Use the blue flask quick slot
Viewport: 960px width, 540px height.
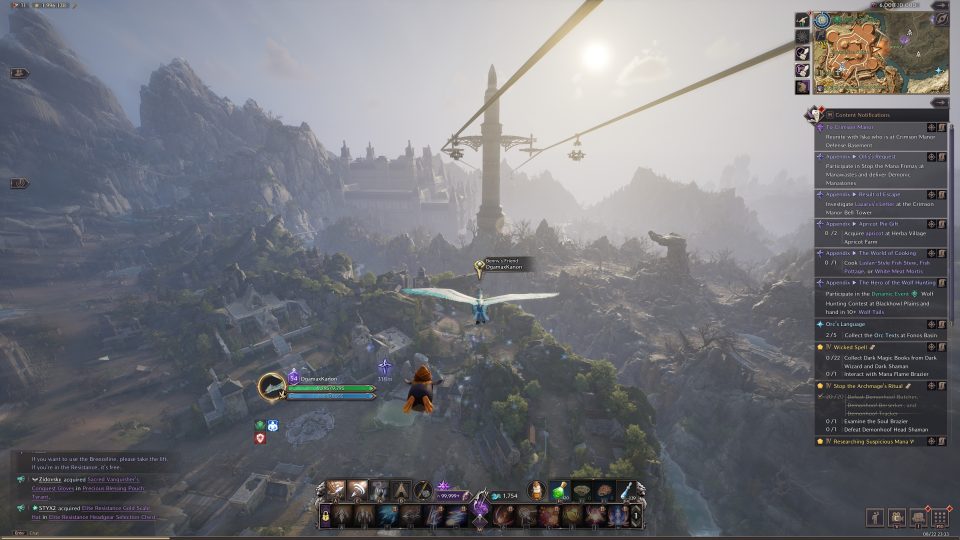(x=626, y=490)
